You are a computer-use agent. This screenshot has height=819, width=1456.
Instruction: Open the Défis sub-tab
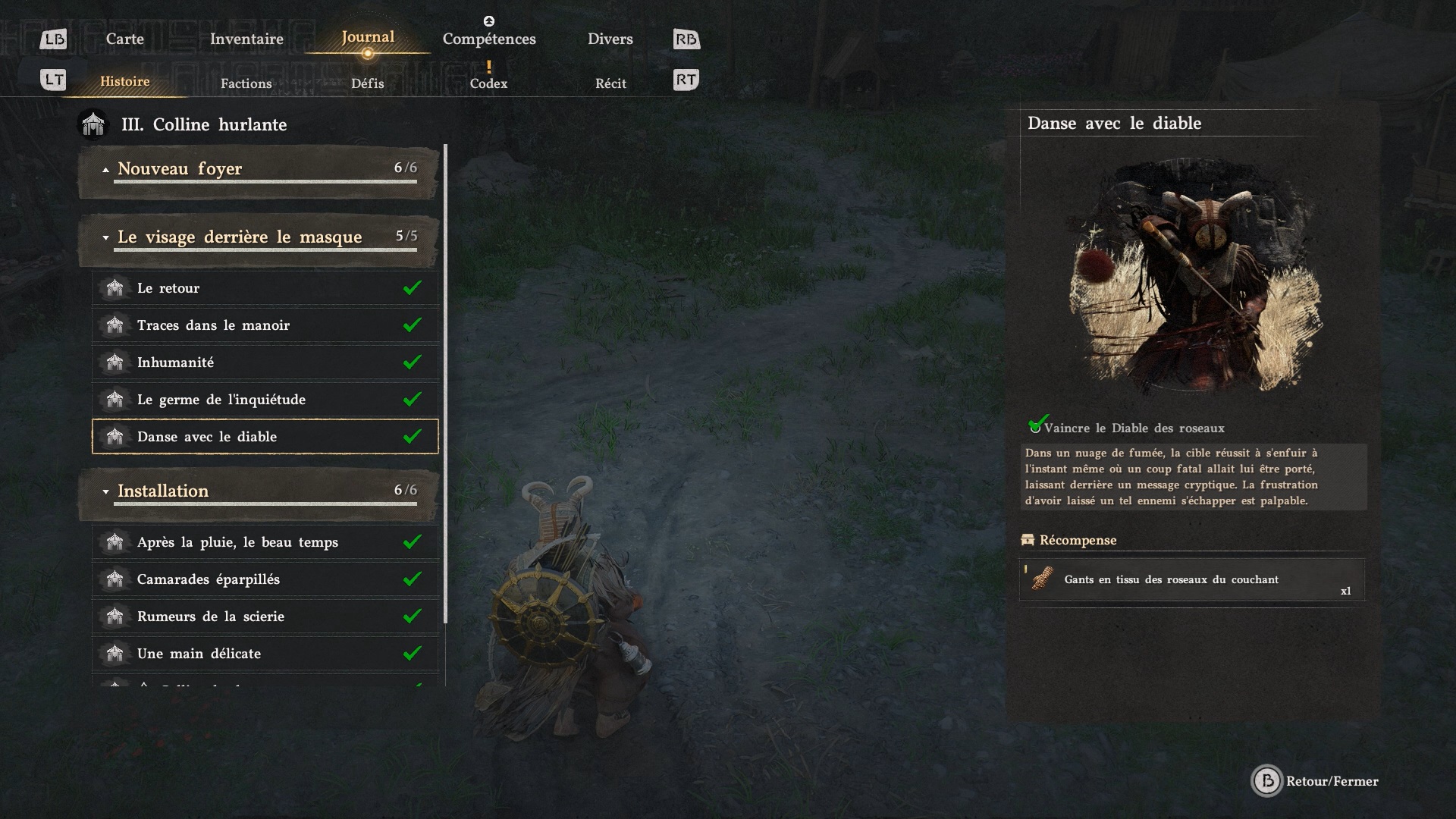click(367, 83)
